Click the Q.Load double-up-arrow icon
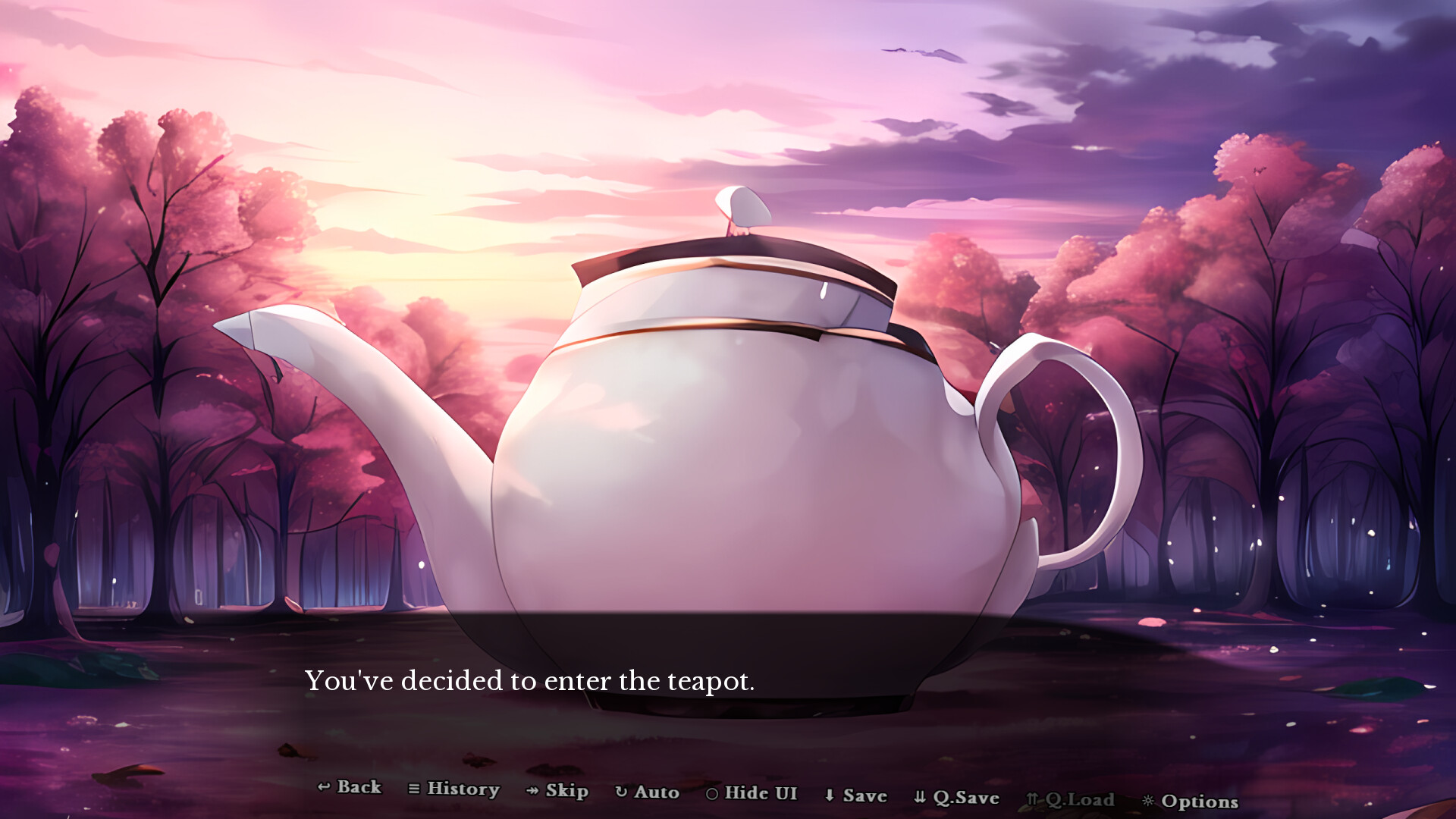Viewport: 1456px width, 819px height. tap(1031, 798)
